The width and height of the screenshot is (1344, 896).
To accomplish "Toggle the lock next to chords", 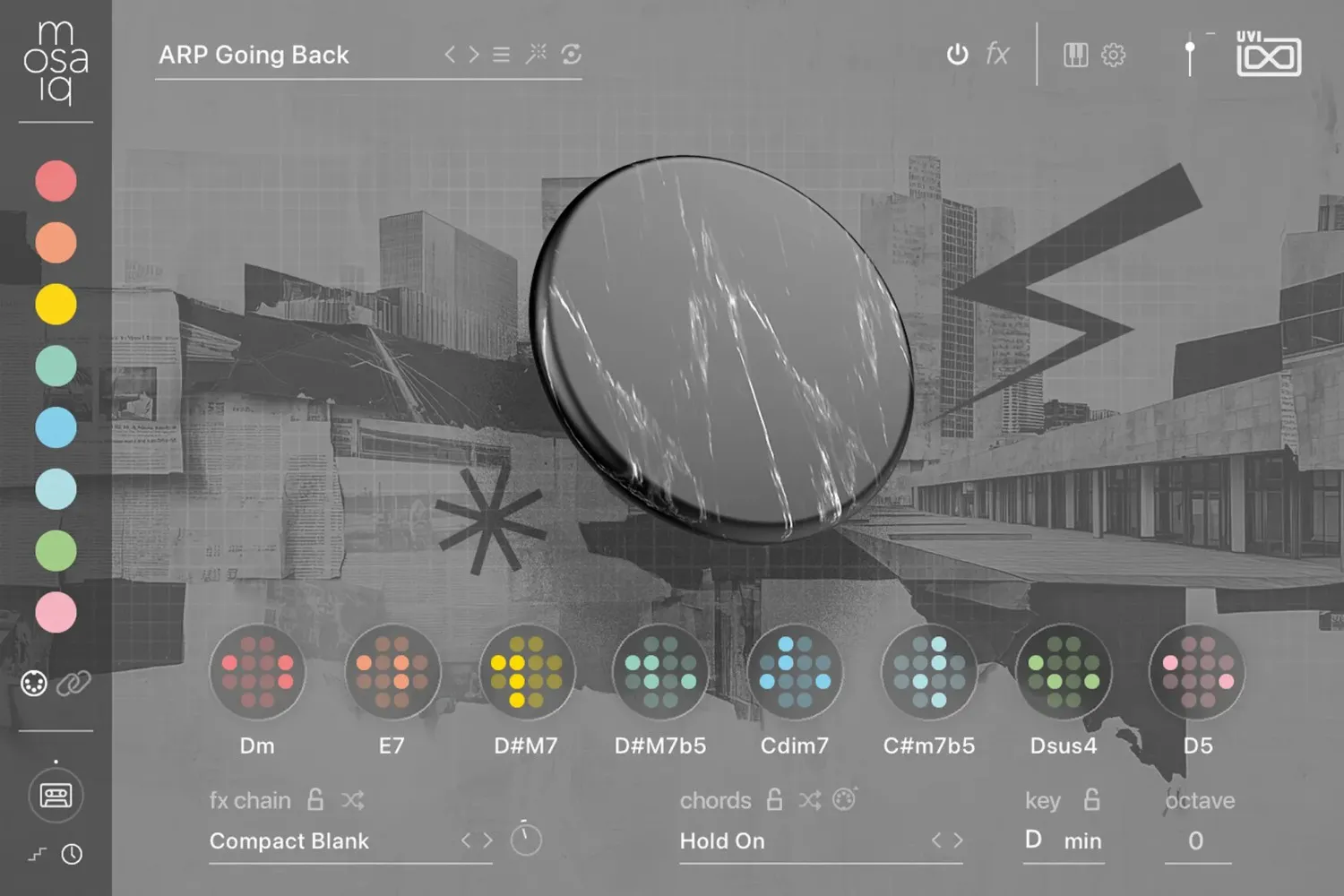I will coord(773,799).
